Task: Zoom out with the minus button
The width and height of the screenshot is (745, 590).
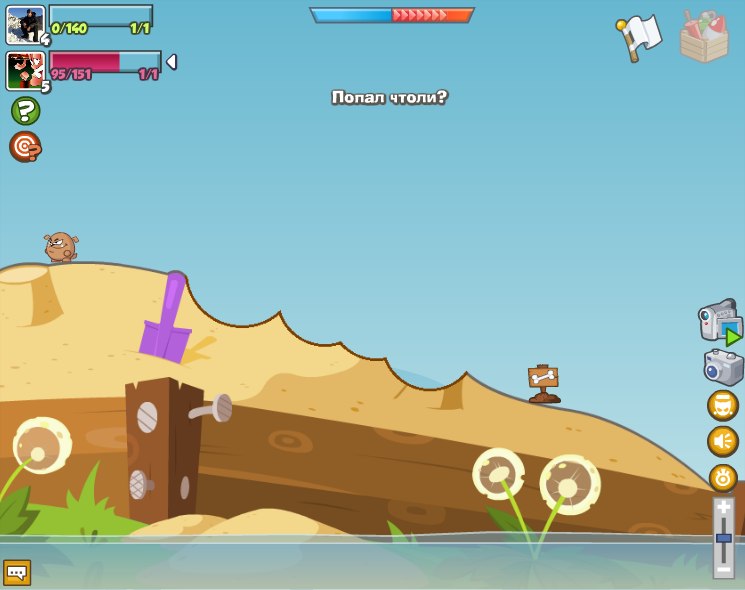Action: 723,569
